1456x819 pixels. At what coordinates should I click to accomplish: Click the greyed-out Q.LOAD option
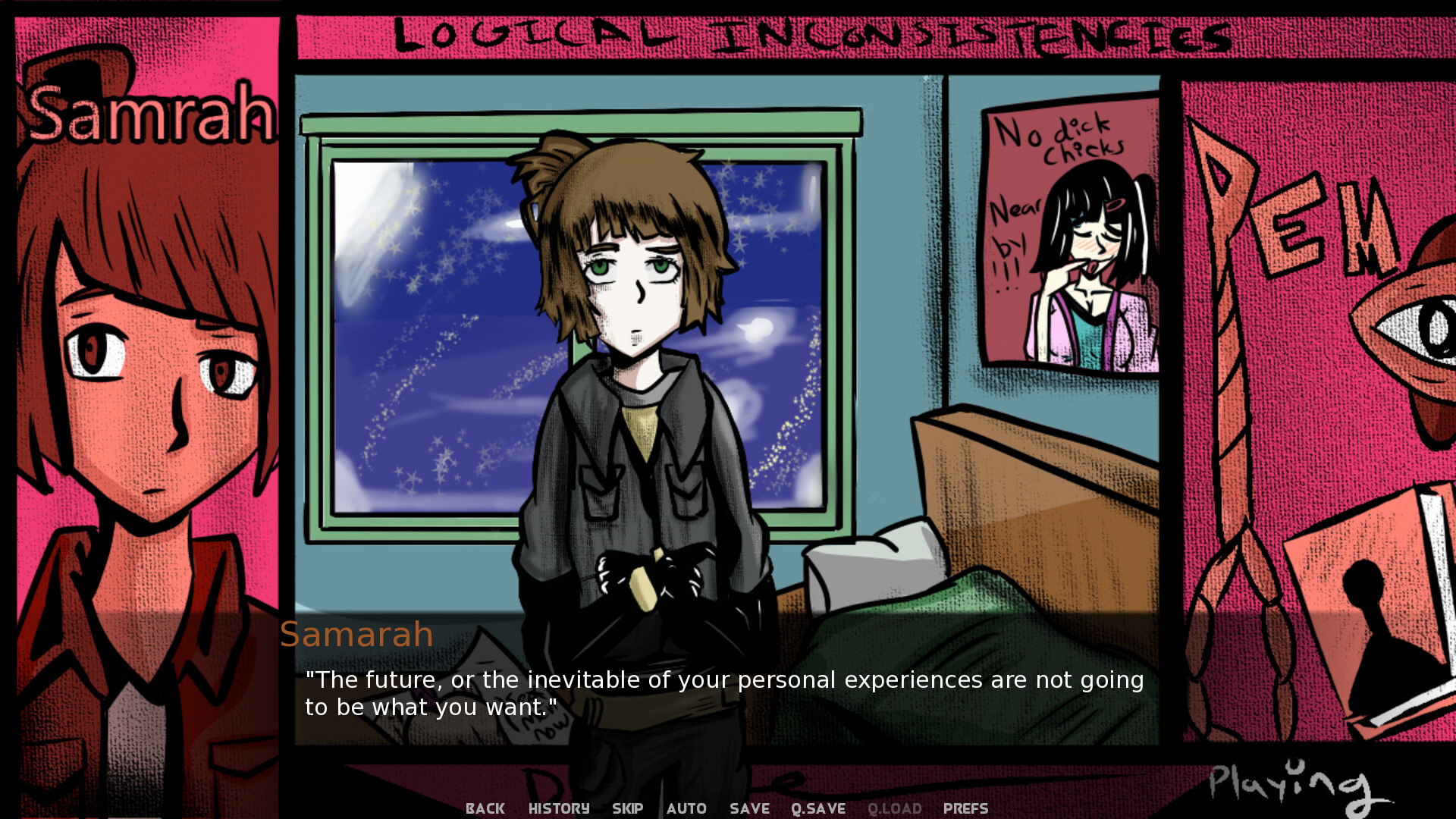pyautogui.click(x=895, y=808)
